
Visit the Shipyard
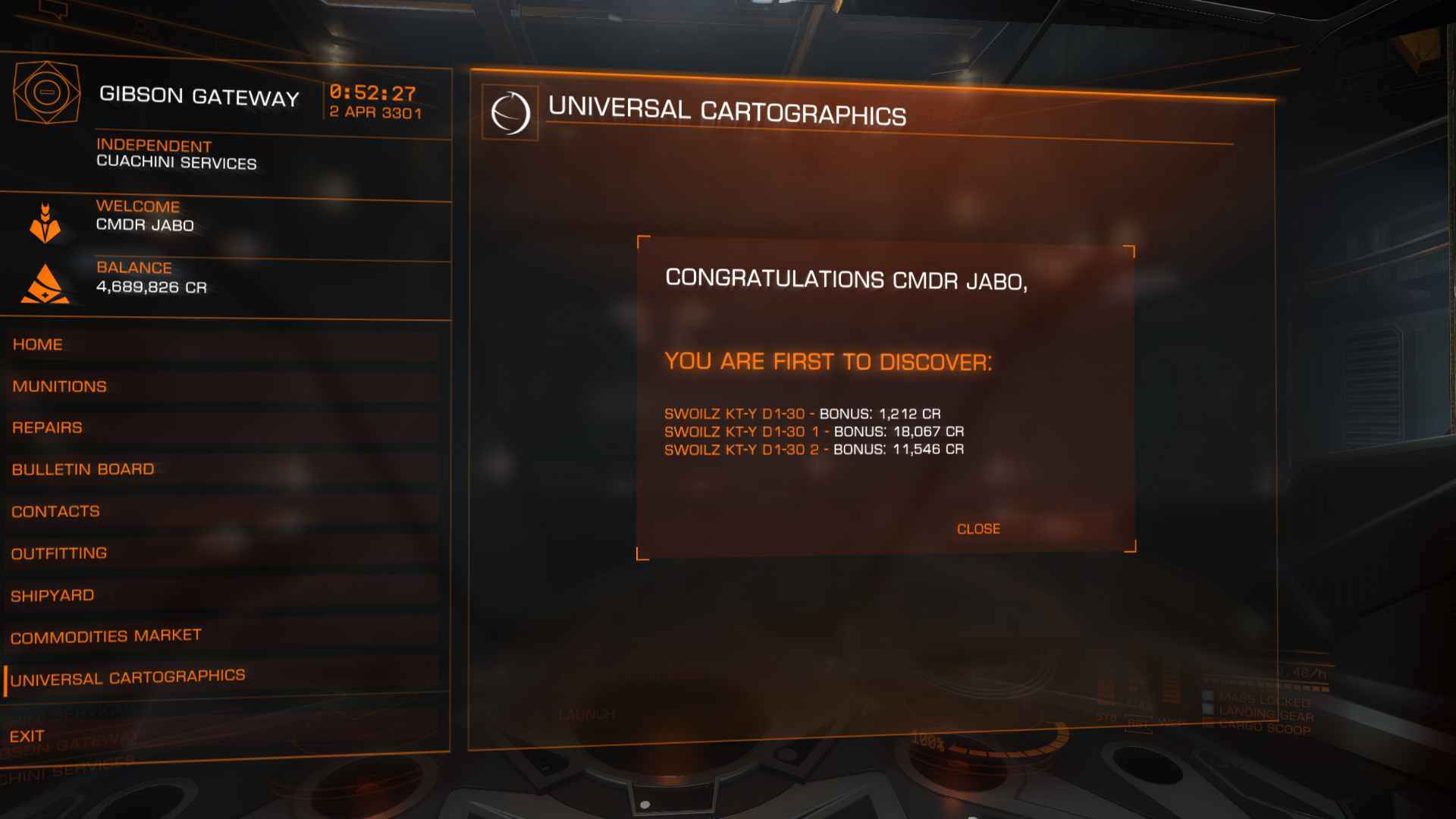(x=53, y=595)
